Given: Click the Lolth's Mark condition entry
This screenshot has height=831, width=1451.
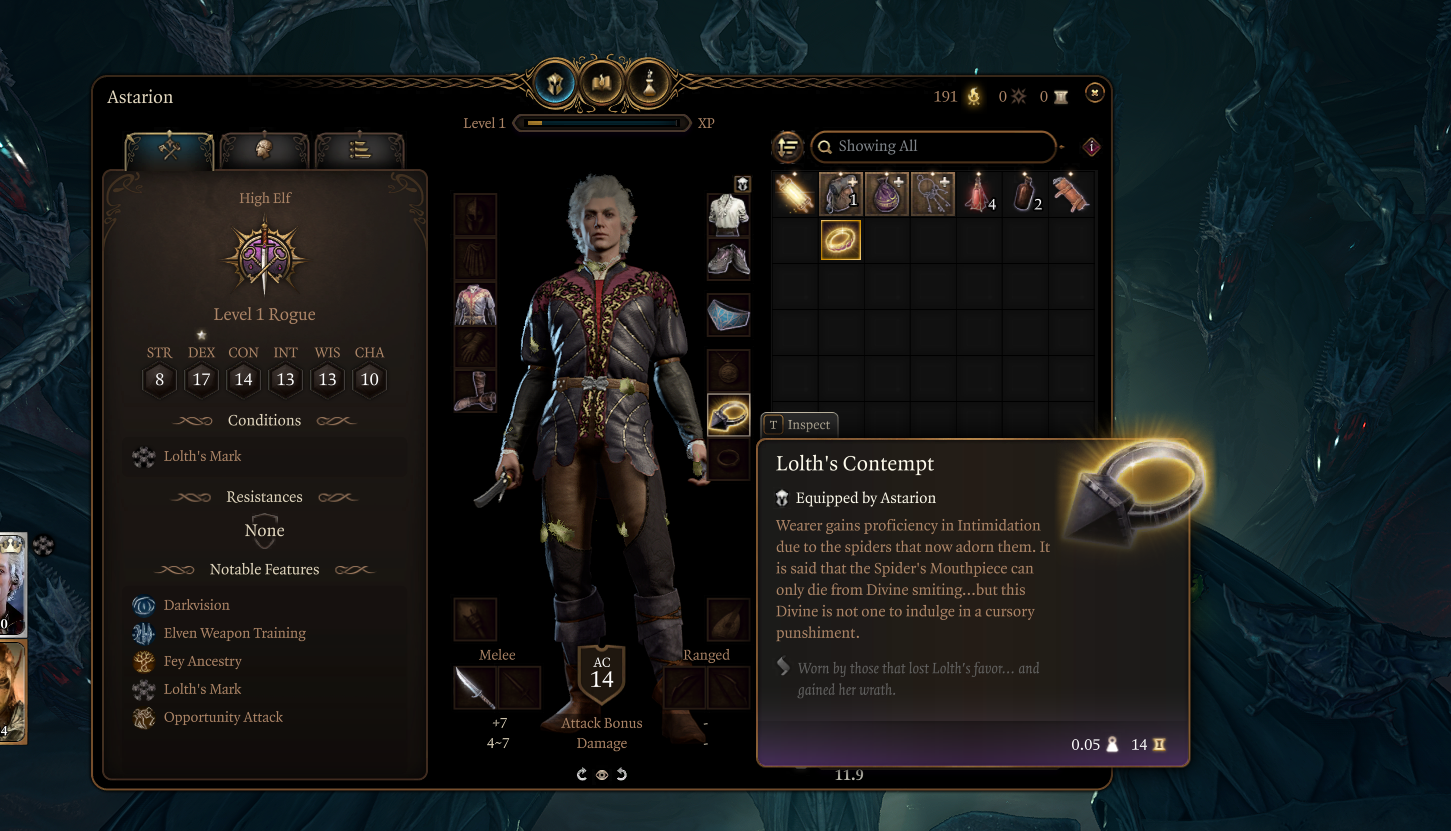Looking at the screenshot, I should click(x=203, y=456).
